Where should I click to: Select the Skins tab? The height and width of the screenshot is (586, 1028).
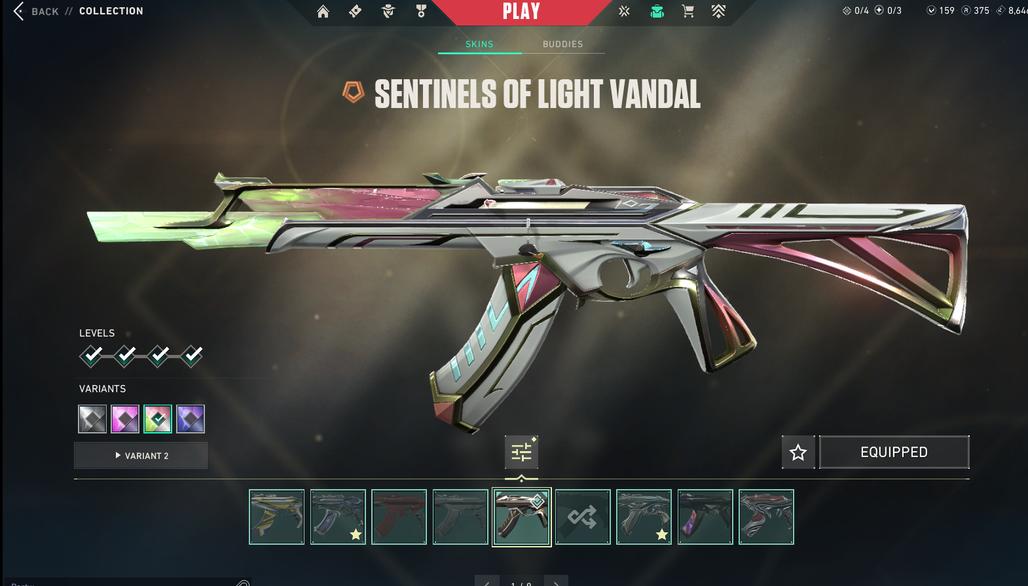(x=479, y=44)
